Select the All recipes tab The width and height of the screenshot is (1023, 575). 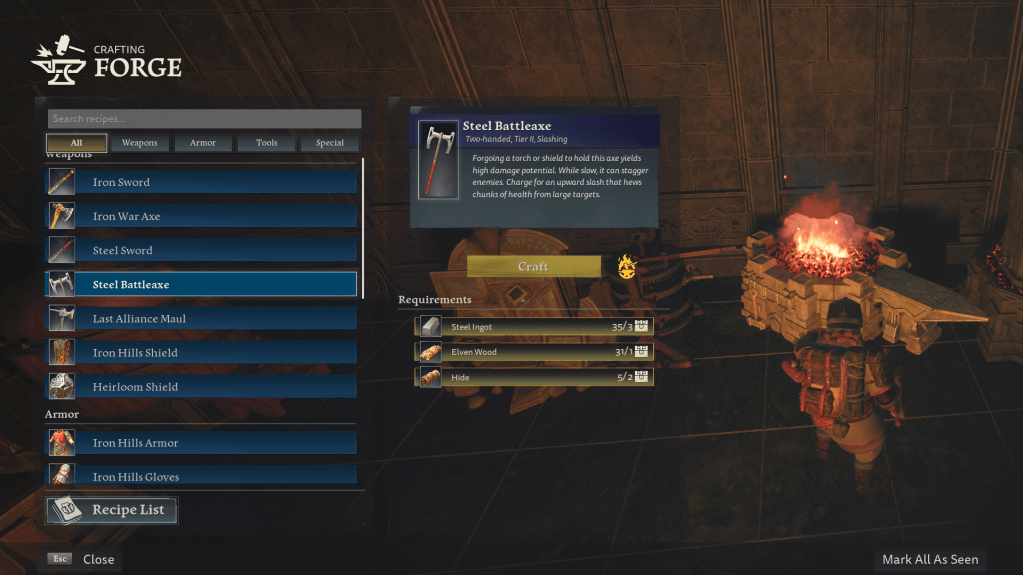76,143
